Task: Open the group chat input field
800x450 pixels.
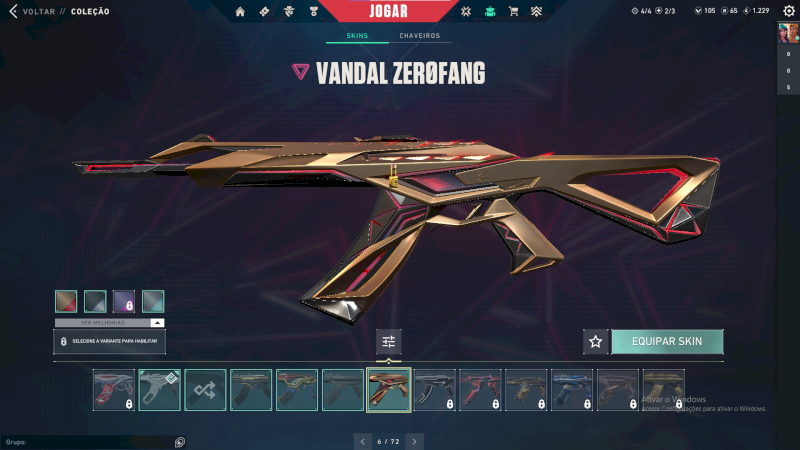Action: (90, 441)
